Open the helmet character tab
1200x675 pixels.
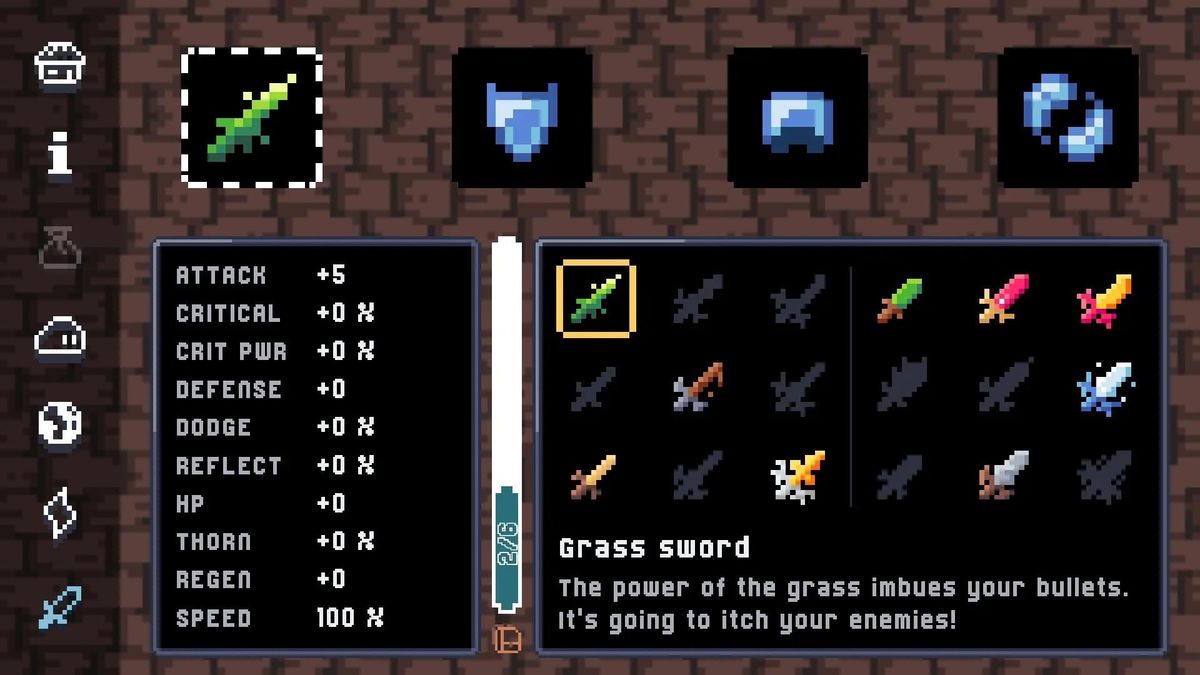[60, 338]
